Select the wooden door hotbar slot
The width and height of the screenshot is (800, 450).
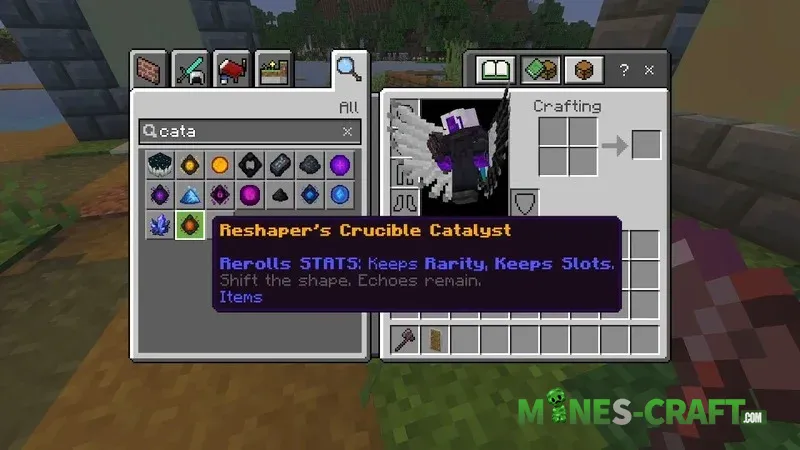[x=434, y=339]
